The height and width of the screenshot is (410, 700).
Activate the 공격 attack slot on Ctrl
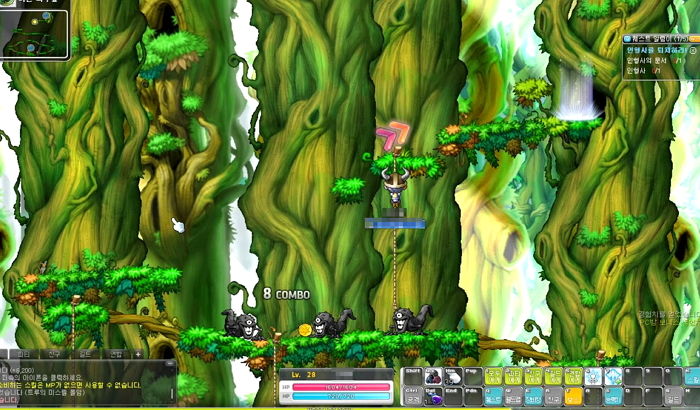point(411,396)
